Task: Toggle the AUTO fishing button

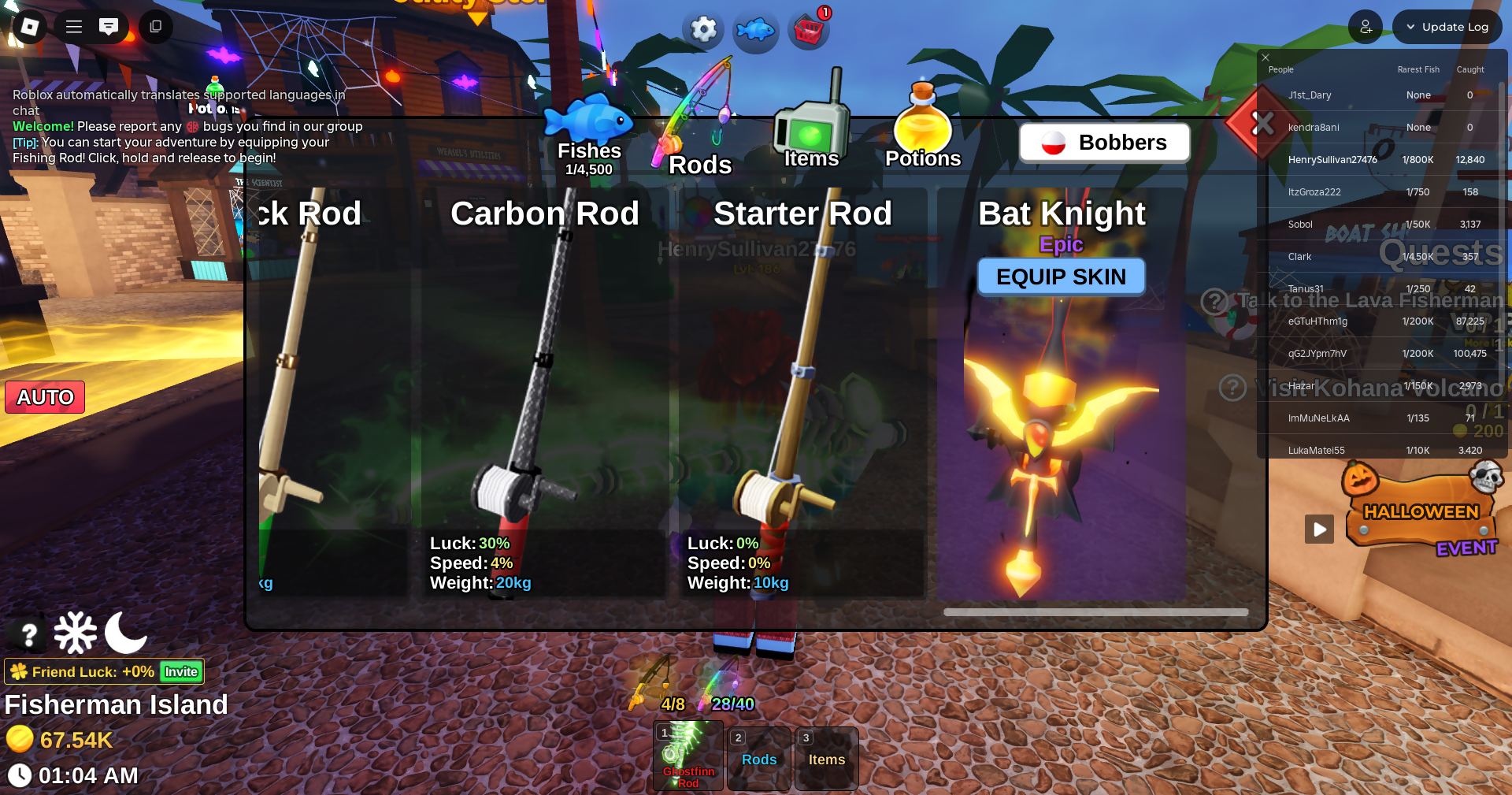Action: click(x=45, y=397)
